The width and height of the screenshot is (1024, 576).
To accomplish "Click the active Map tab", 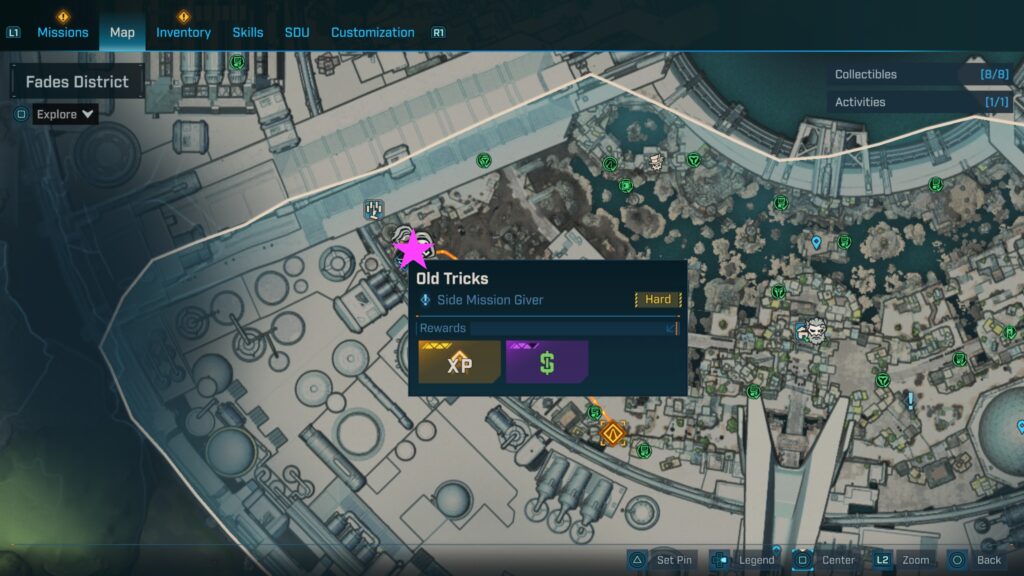I will pos(122,32).
